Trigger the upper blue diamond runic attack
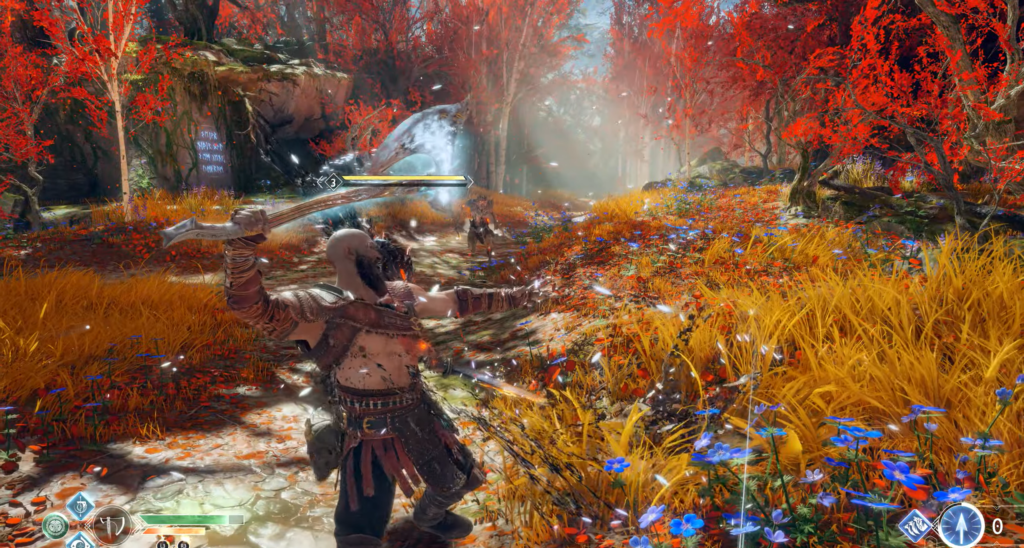Viewport: 1024px width, 548px height. pyautogui.click(x=80, y=505)
